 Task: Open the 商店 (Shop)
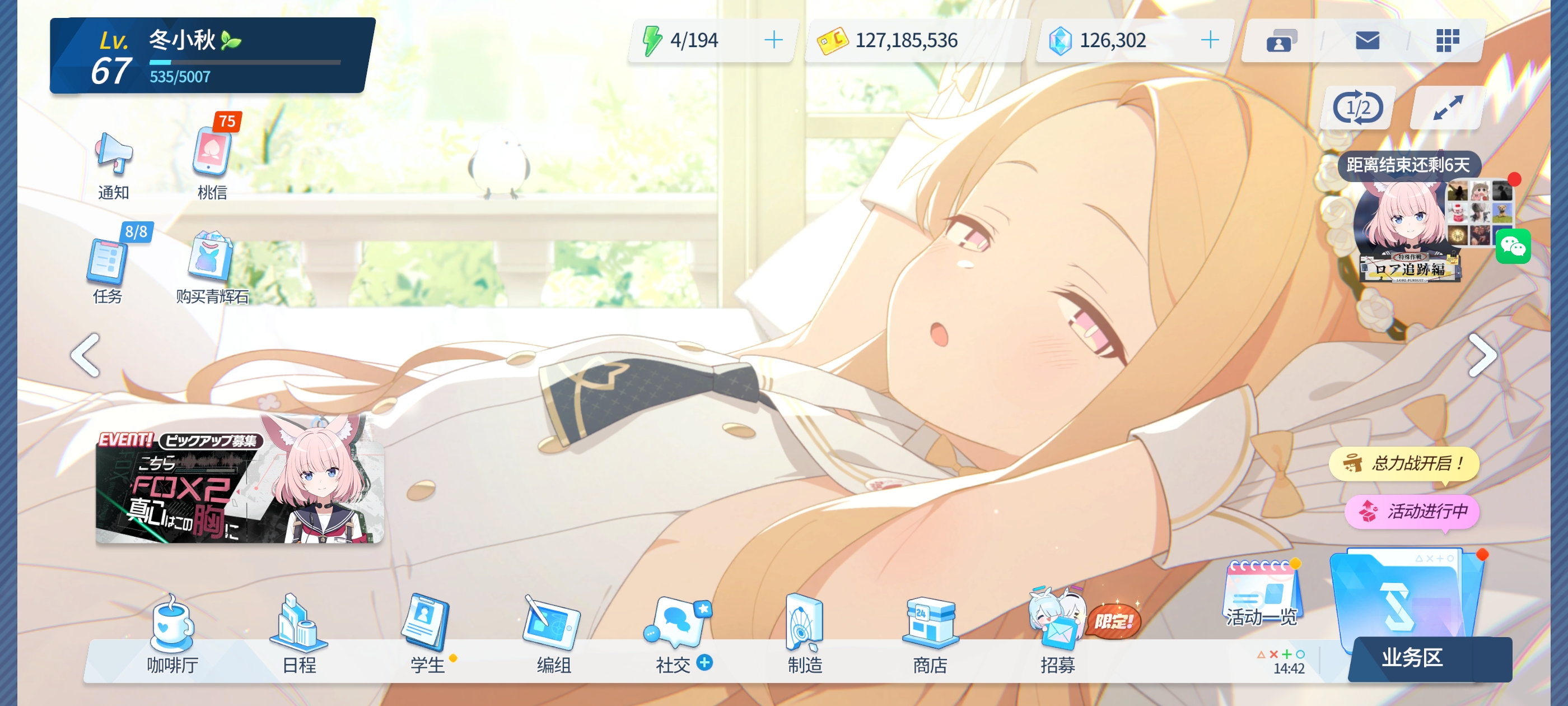pyautogui.click(x=930, y=634)
